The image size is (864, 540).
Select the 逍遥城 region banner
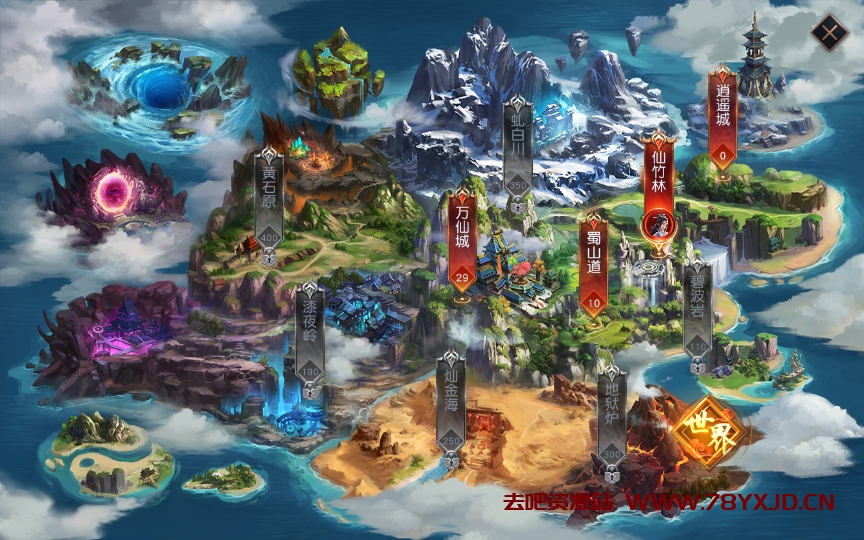[x=723, y=115]
